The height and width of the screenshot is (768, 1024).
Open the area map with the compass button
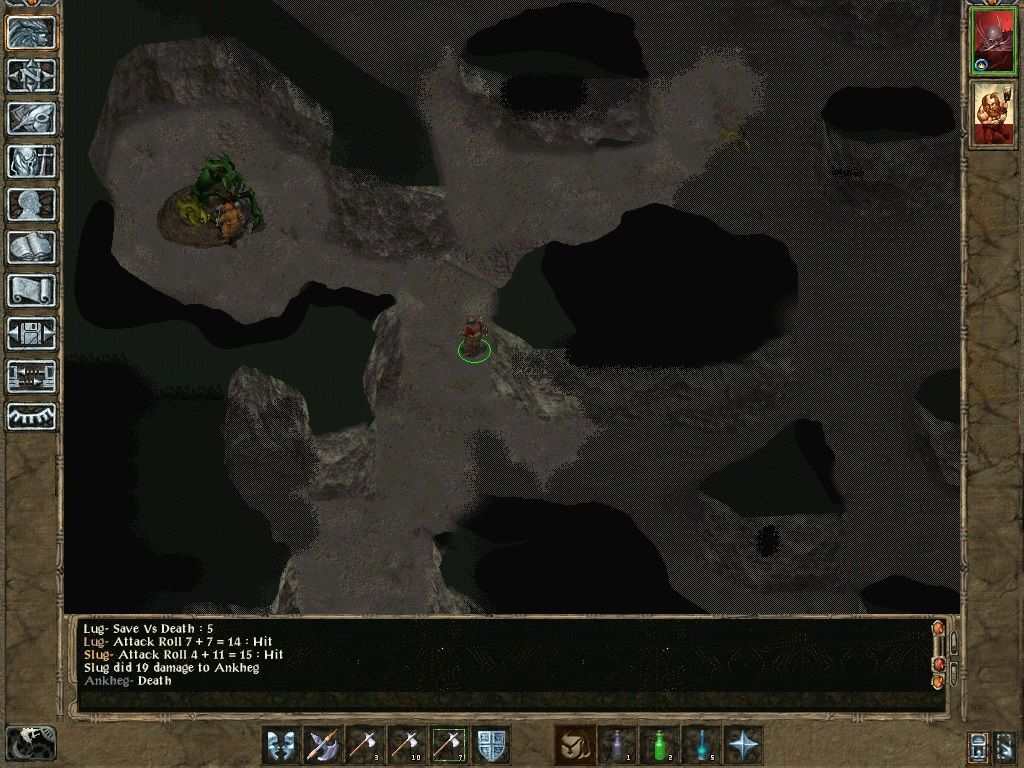point(32,75)
